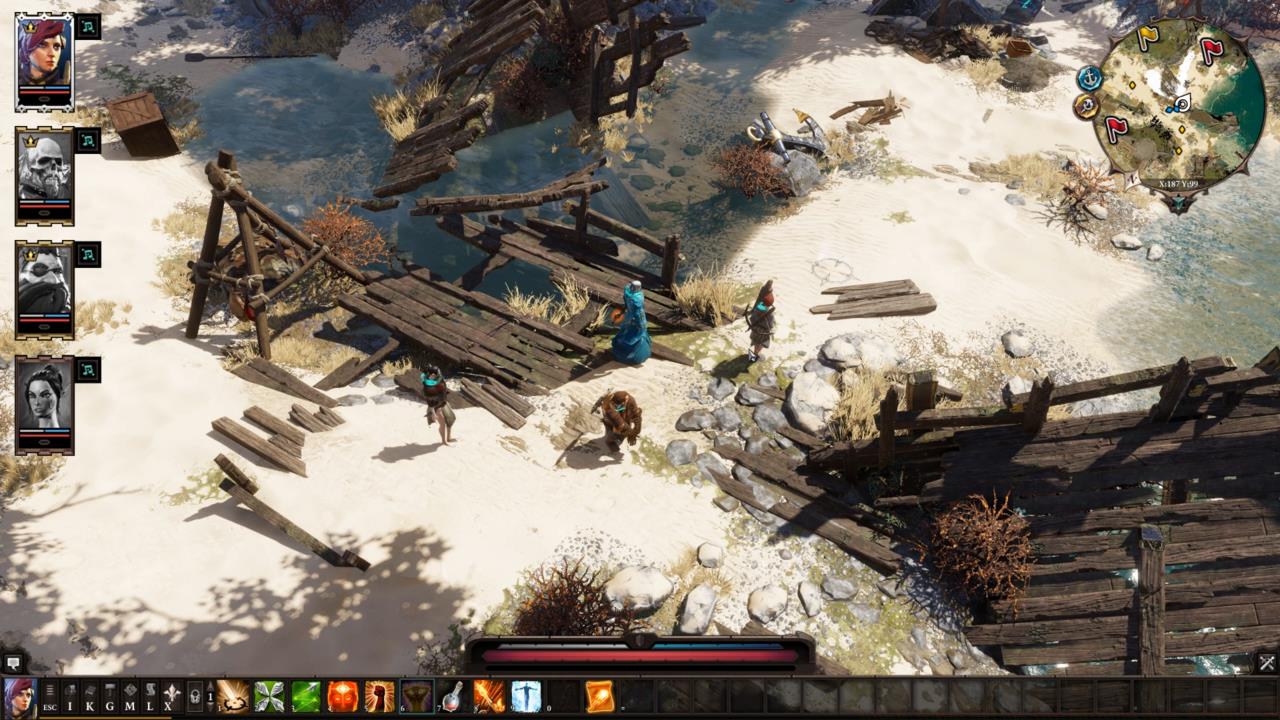Activate the green crossed-blades skill
The height and width of the screenshot is (720, 1280).
click(269, 696)
